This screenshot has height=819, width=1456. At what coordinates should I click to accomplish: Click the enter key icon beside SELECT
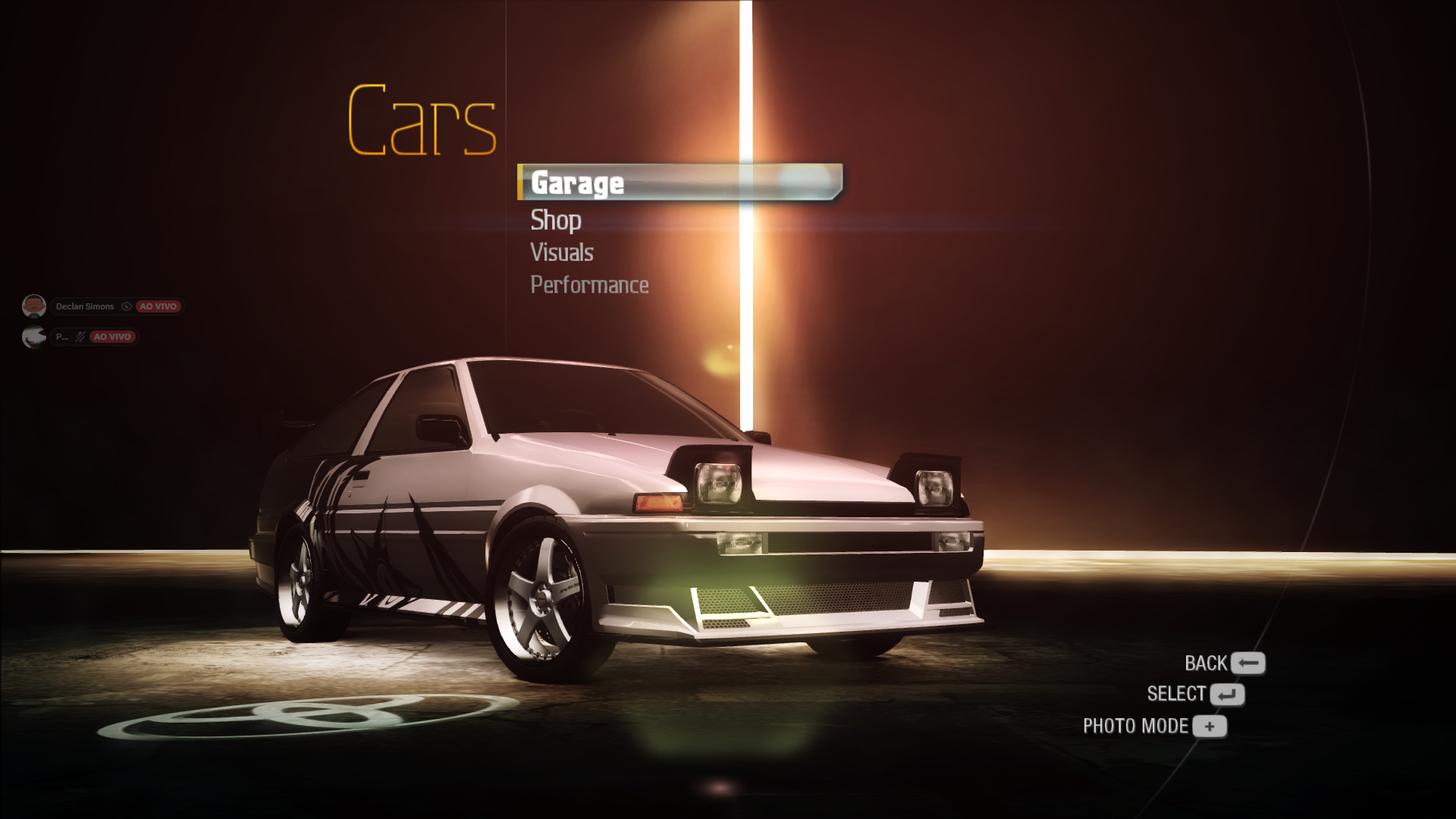(x=1229, y=694)
